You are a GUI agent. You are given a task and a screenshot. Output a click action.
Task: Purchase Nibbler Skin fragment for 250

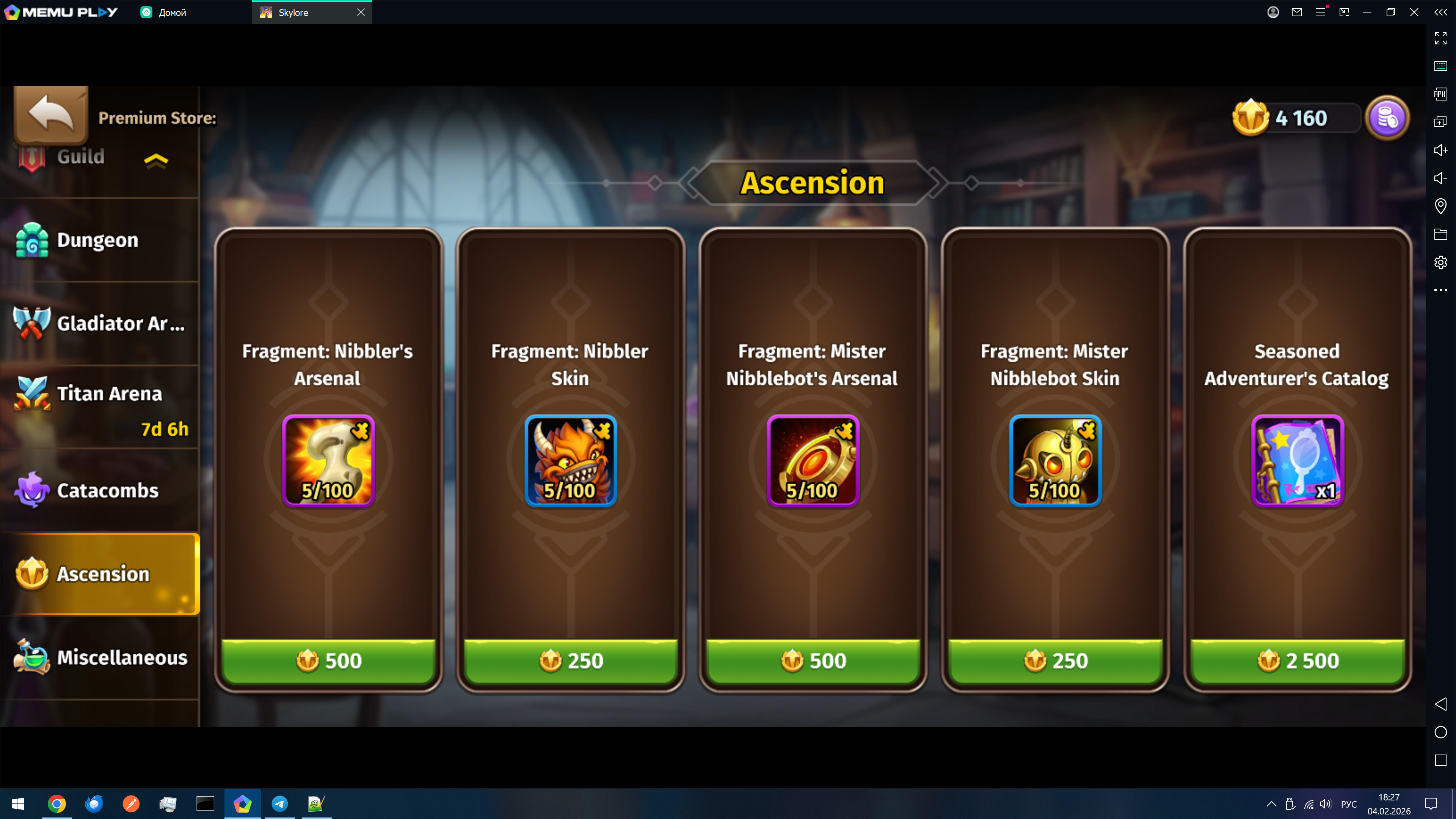tap(570, 660)
